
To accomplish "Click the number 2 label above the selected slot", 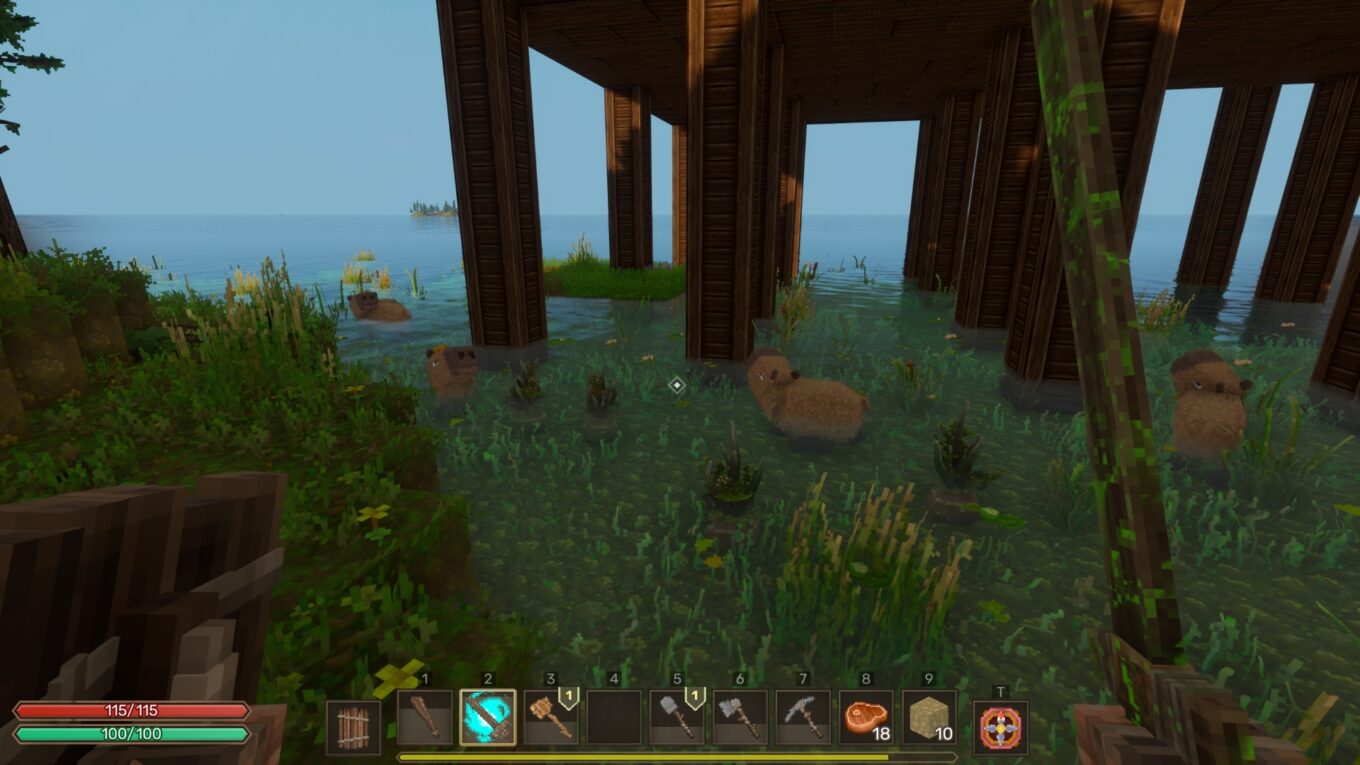I will click(487, 677).
